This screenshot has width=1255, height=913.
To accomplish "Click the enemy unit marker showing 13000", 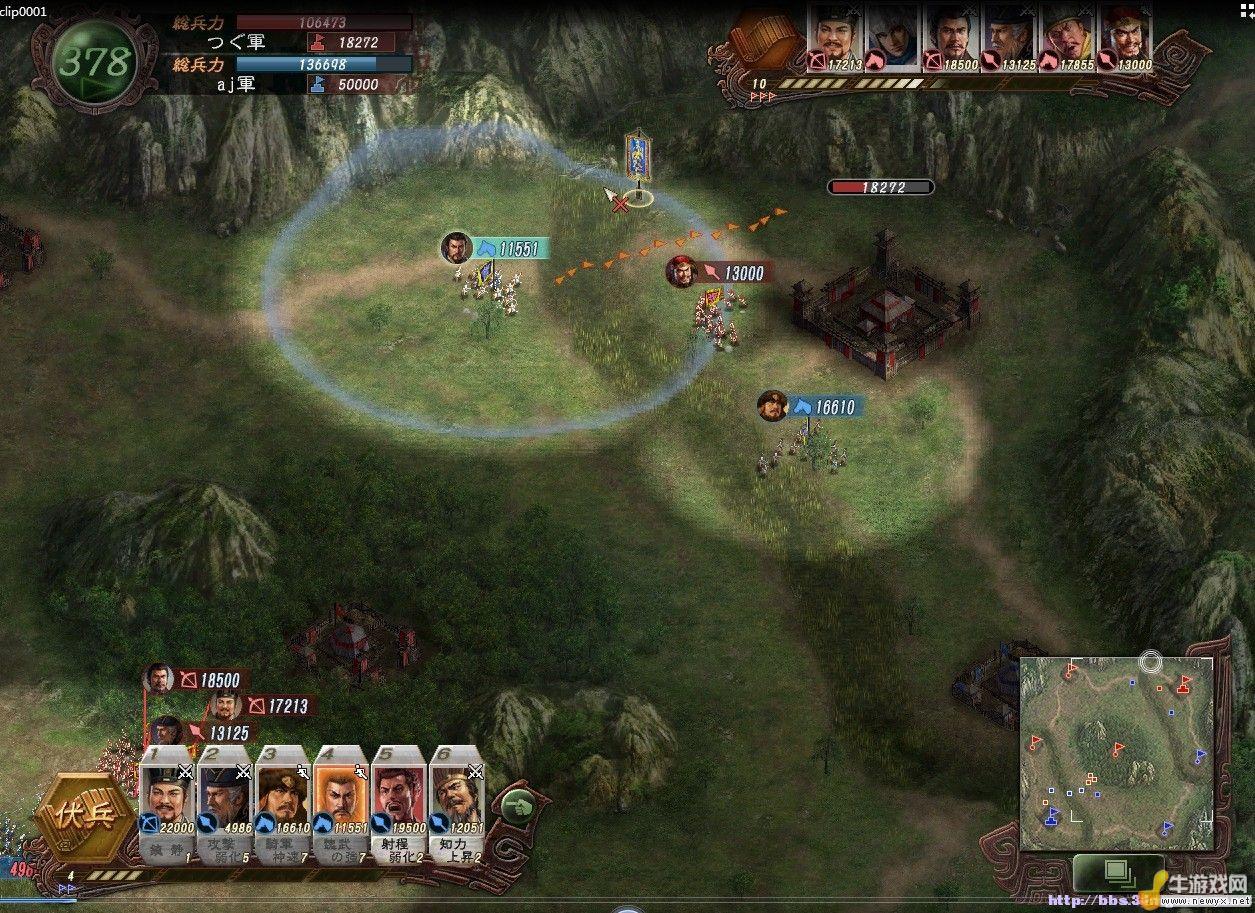I will (x=720, y=272).
